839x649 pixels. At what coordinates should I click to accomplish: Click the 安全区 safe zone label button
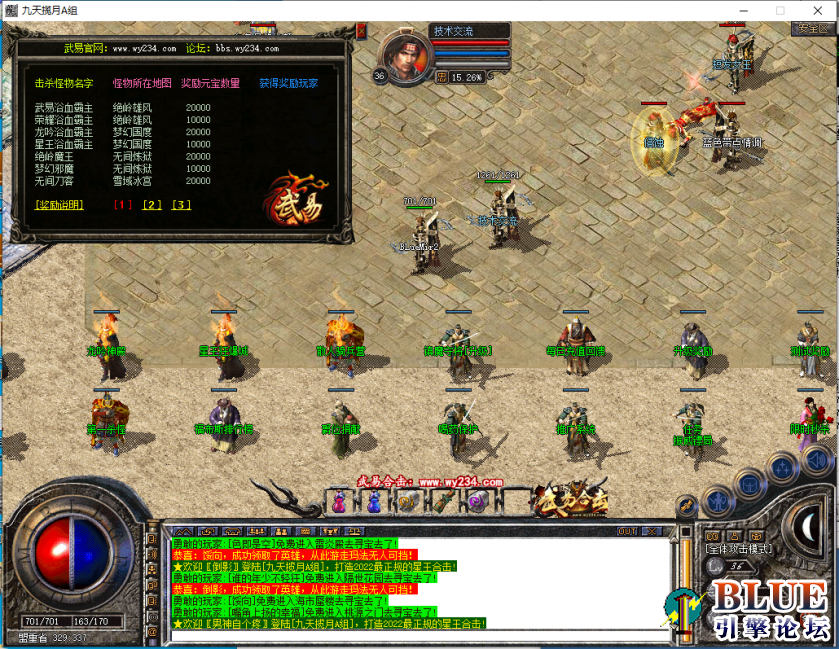tap(810, 28)
